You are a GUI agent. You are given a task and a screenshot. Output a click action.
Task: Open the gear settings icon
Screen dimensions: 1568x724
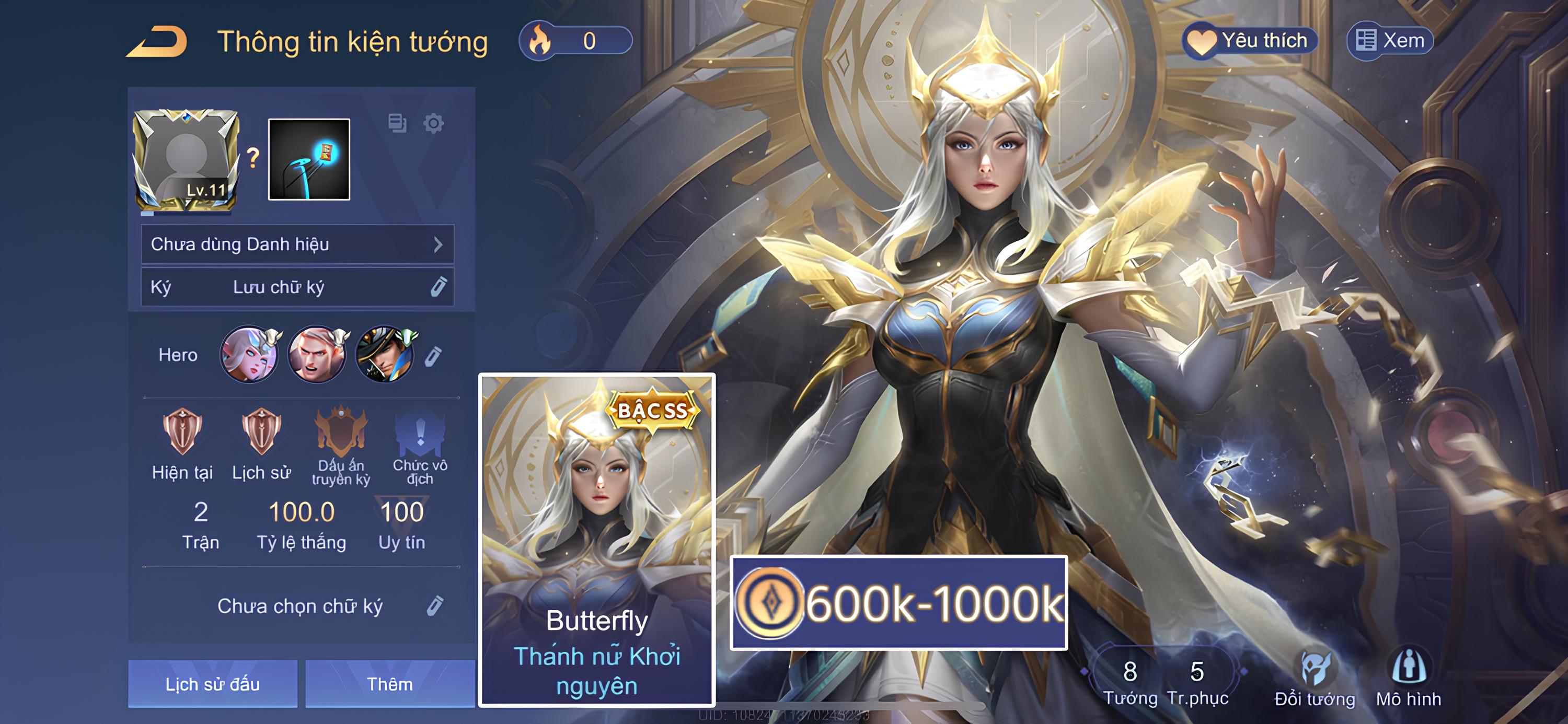pyautogui.click(x=433, y=123)
